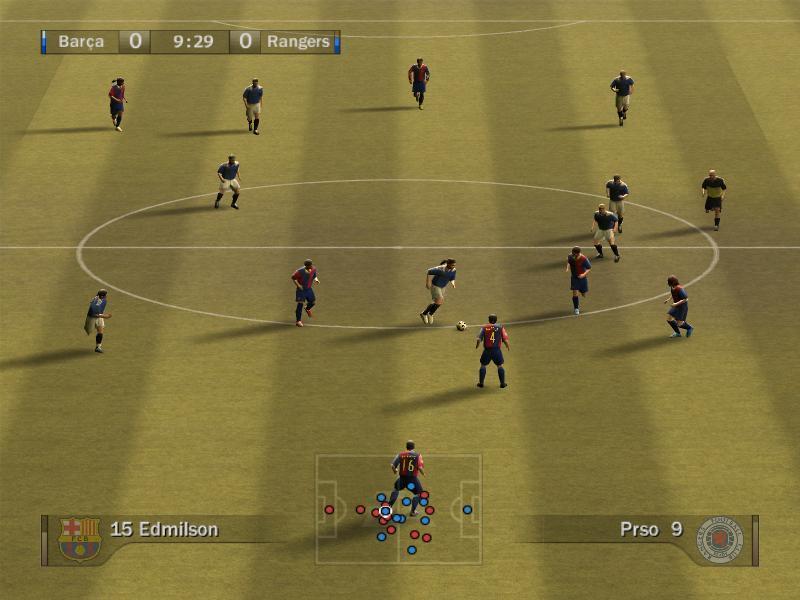Select the Rangers club crest
The height and width of the screenshot is (600, 800).
720,539
